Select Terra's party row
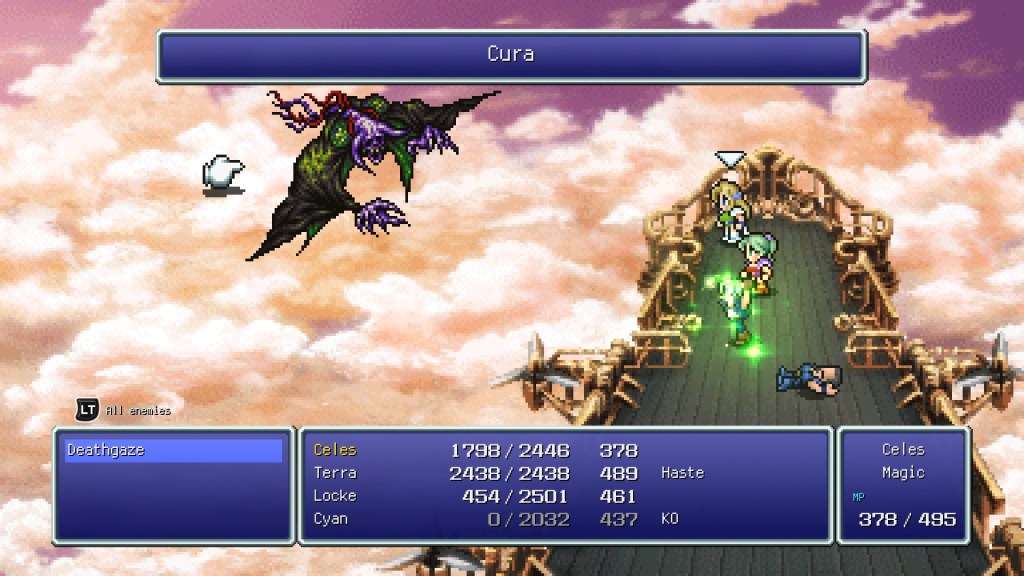 (335, 473)
